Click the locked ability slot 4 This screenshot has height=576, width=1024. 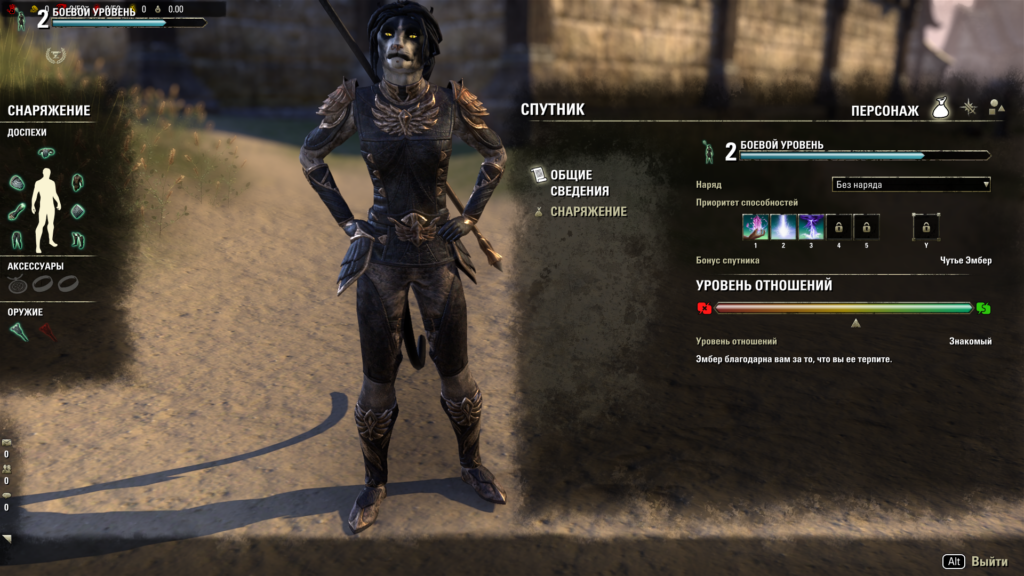click(x=838, y=227)
